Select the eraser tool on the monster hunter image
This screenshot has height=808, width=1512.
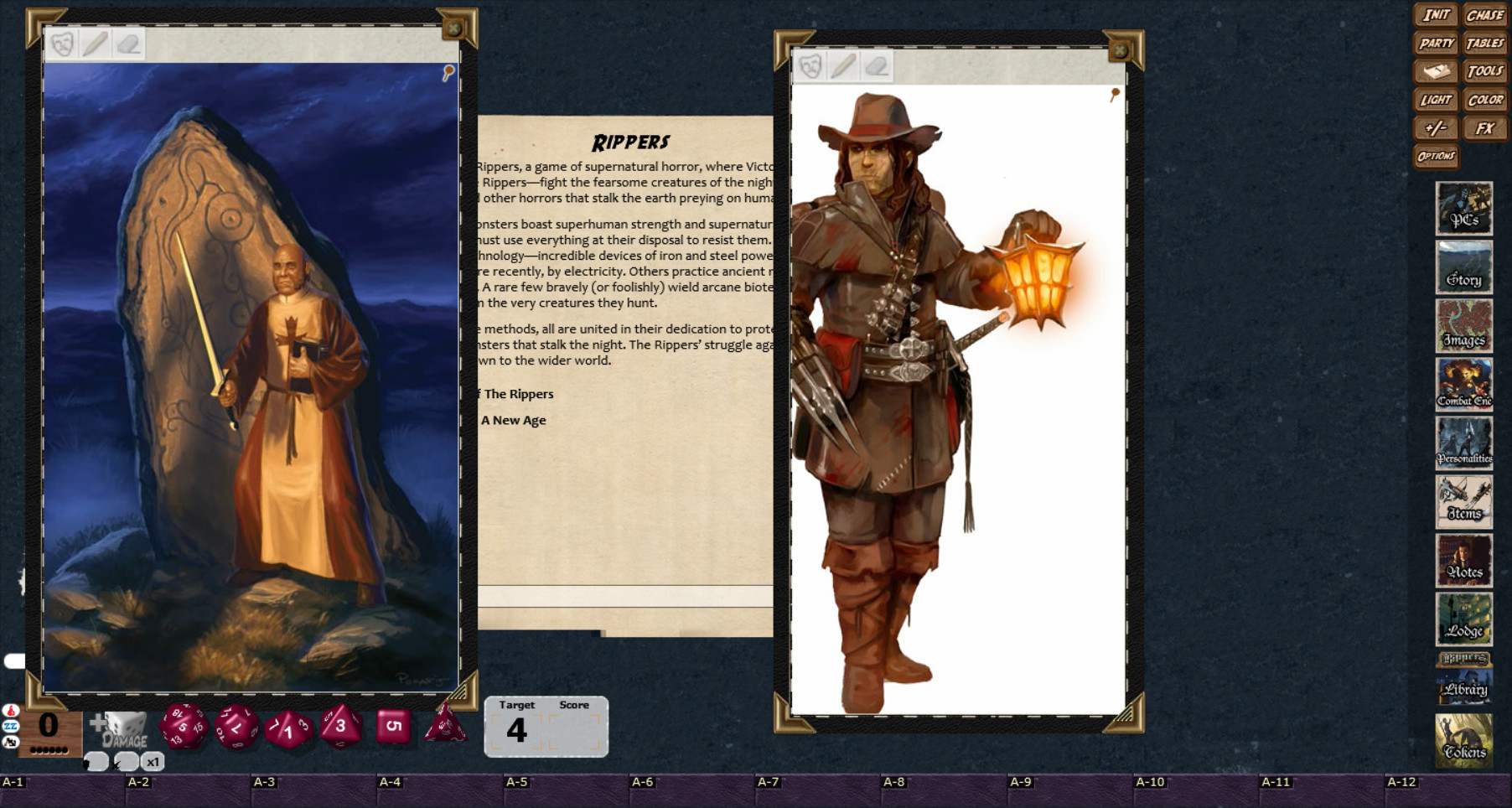click(x=878, y=65)
